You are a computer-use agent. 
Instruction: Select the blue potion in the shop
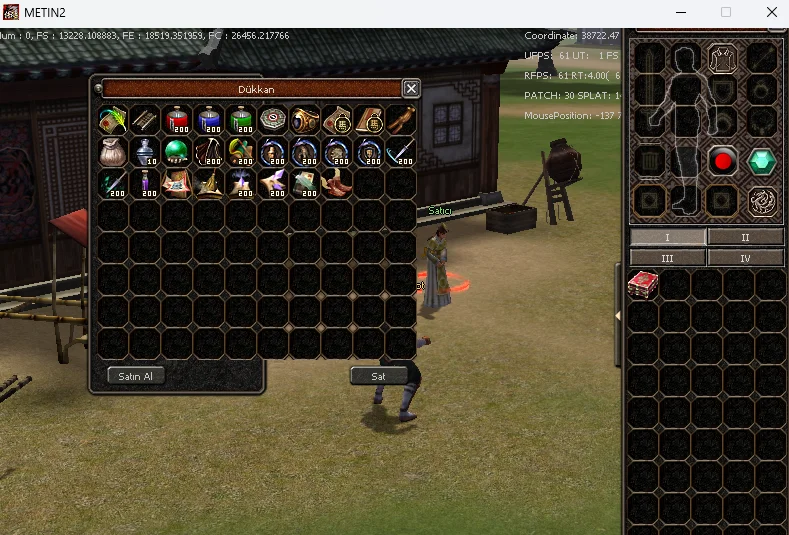pos(209,120)
